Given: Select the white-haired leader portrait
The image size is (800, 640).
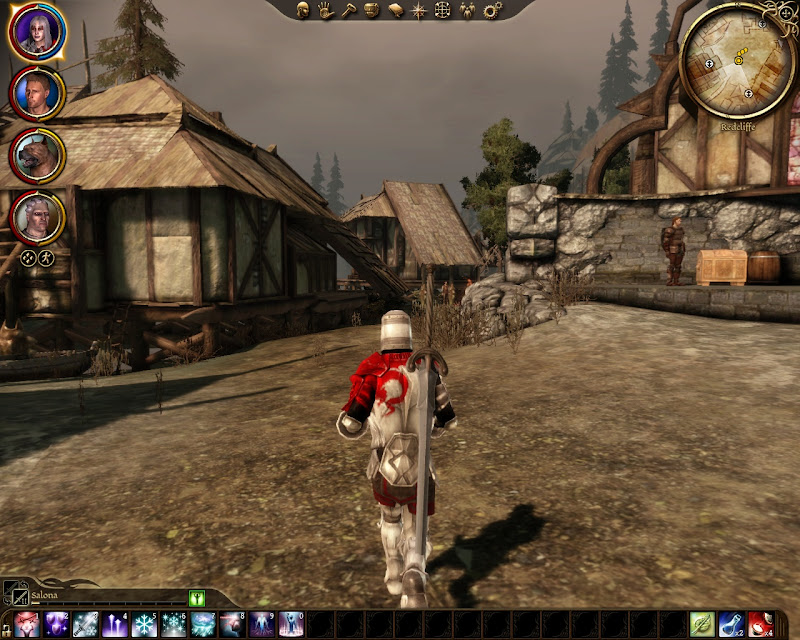Looking at the screenshot, I should [37, 31].
